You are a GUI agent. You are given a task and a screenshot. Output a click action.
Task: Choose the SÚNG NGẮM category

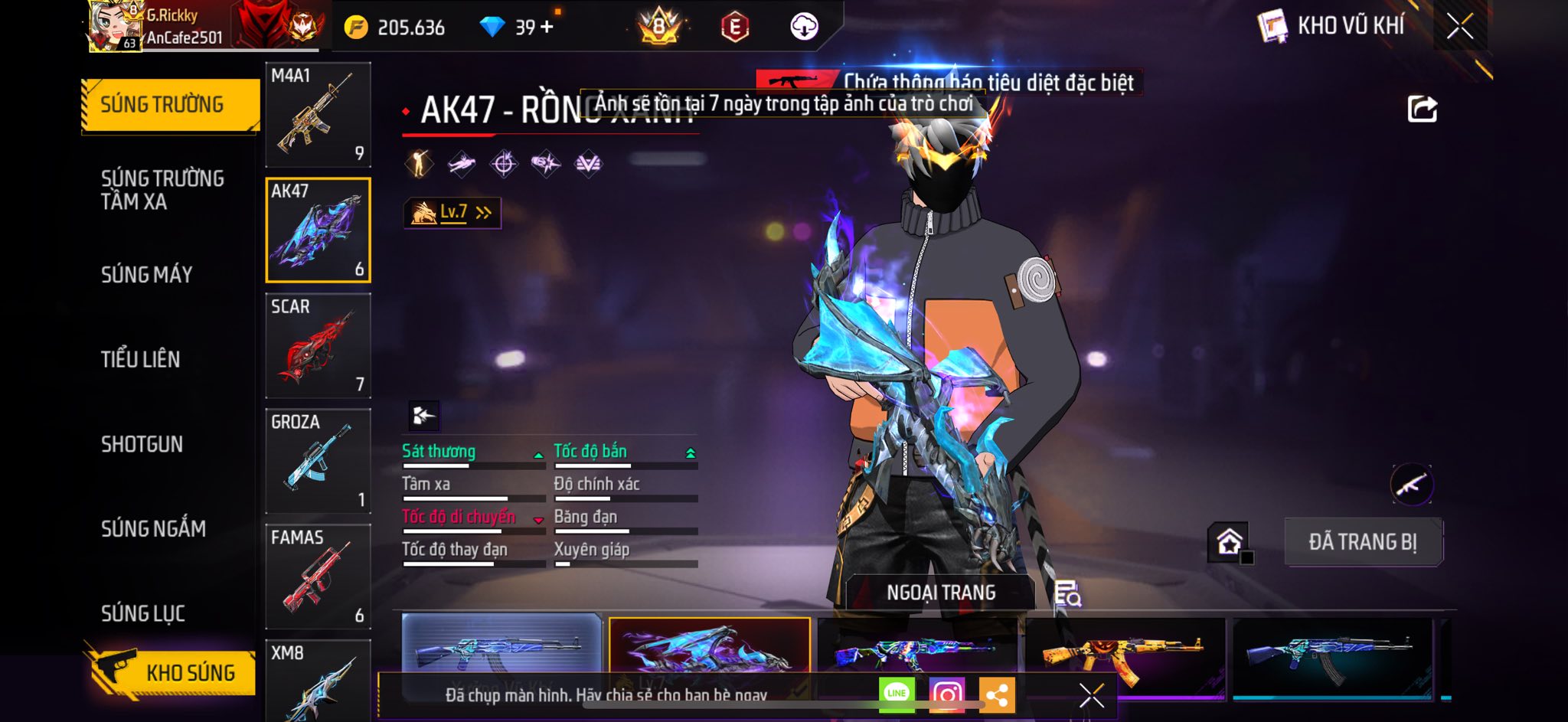(x=153, y=528)
